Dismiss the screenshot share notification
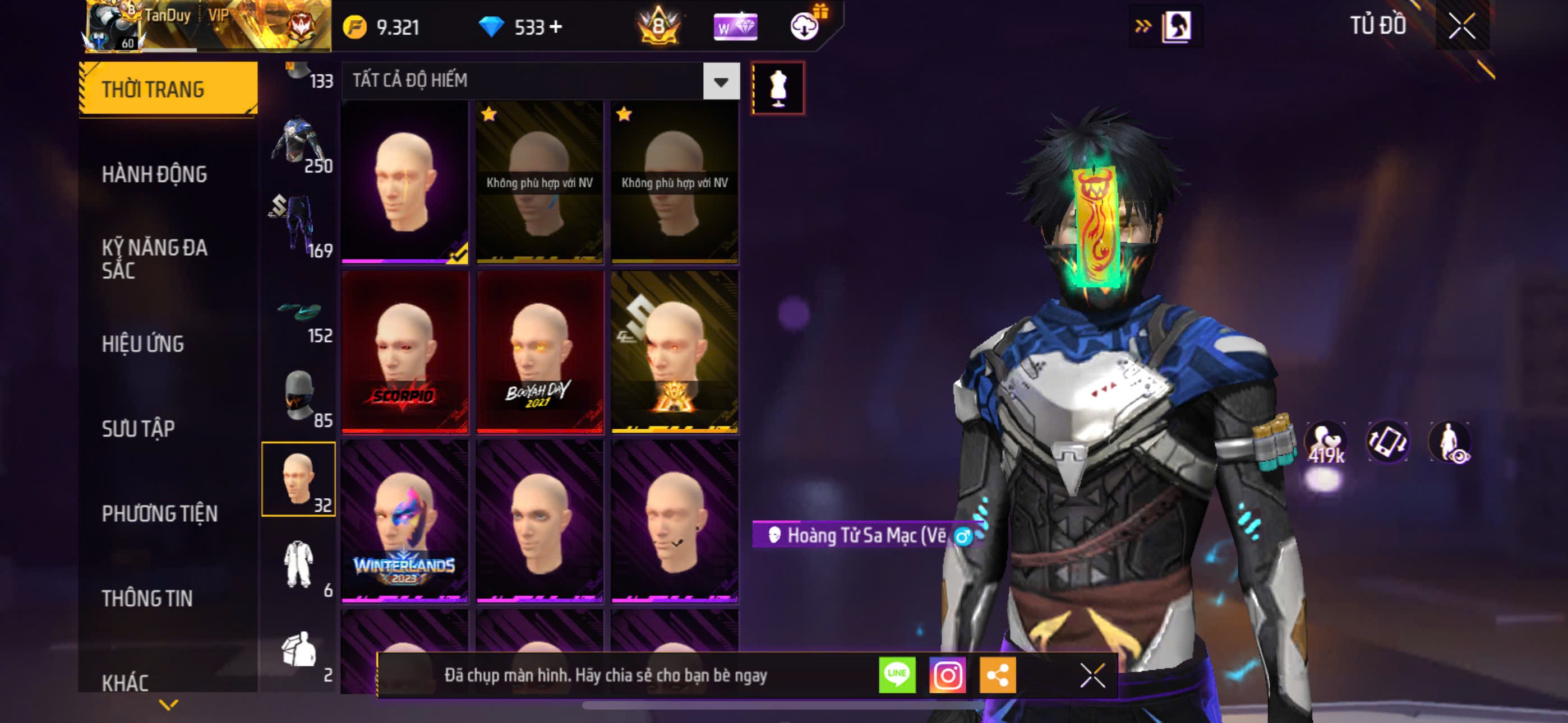This screenshot has height=723, width=1568. tap(1092, 675)
